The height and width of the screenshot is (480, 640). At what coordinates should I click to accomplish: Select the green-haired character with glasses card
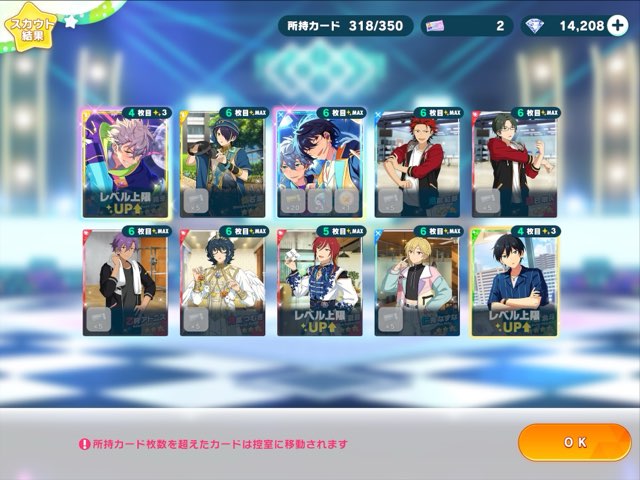coord(515,163)
